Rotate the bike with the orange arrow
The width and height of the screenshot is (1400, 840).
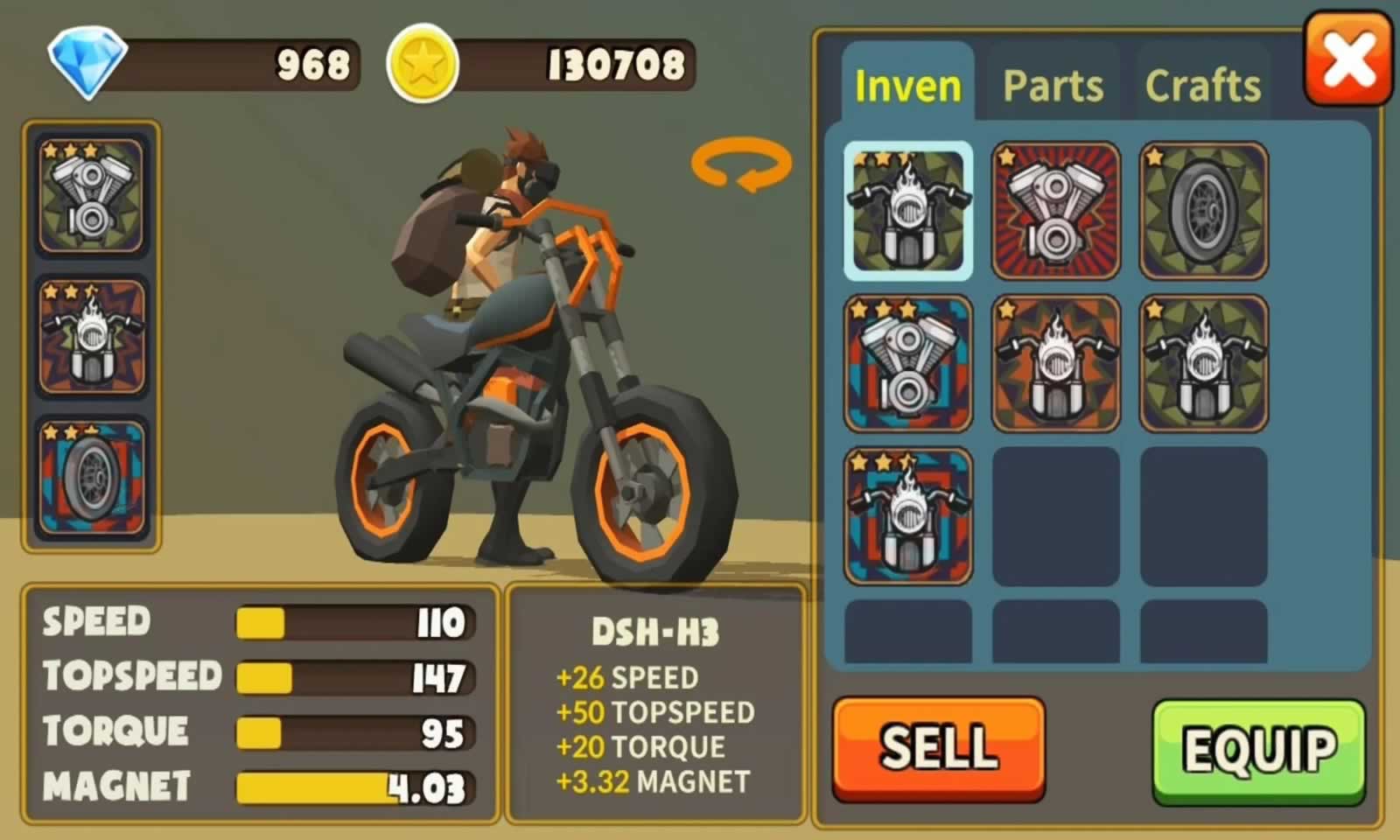coord(741,165)
